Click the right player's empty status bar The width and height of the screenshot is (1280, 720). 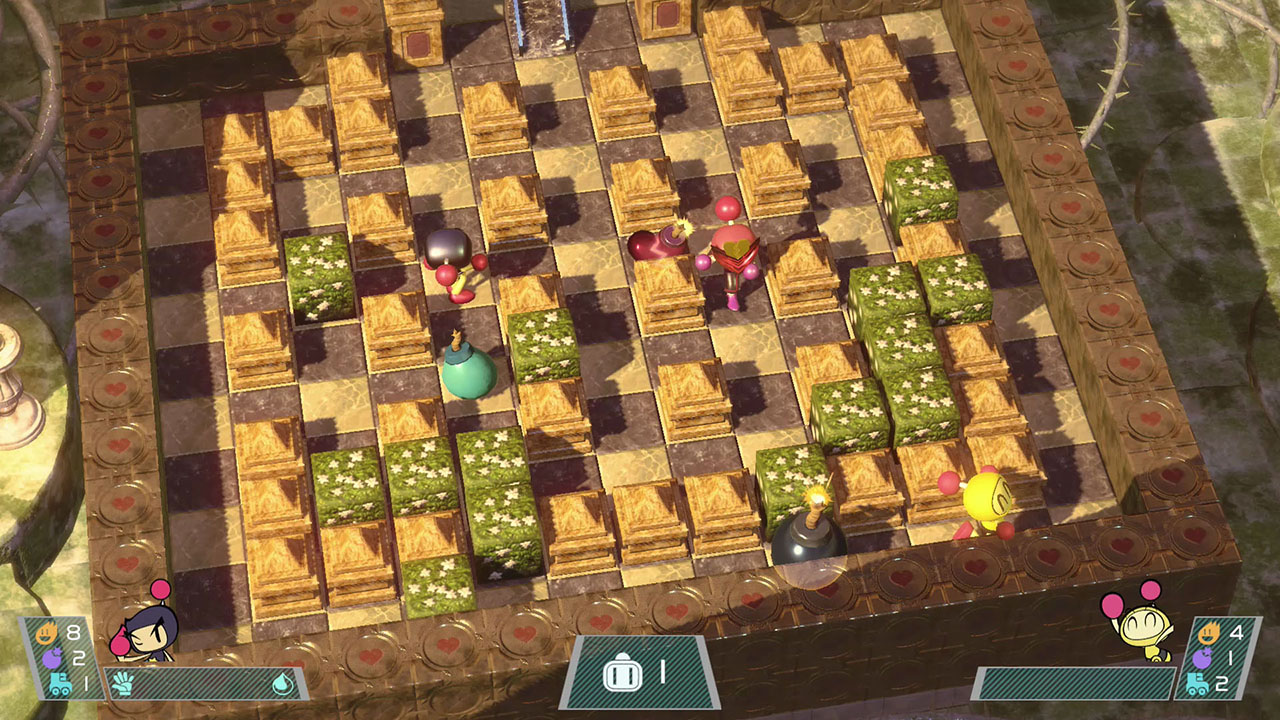(1075, 683)
